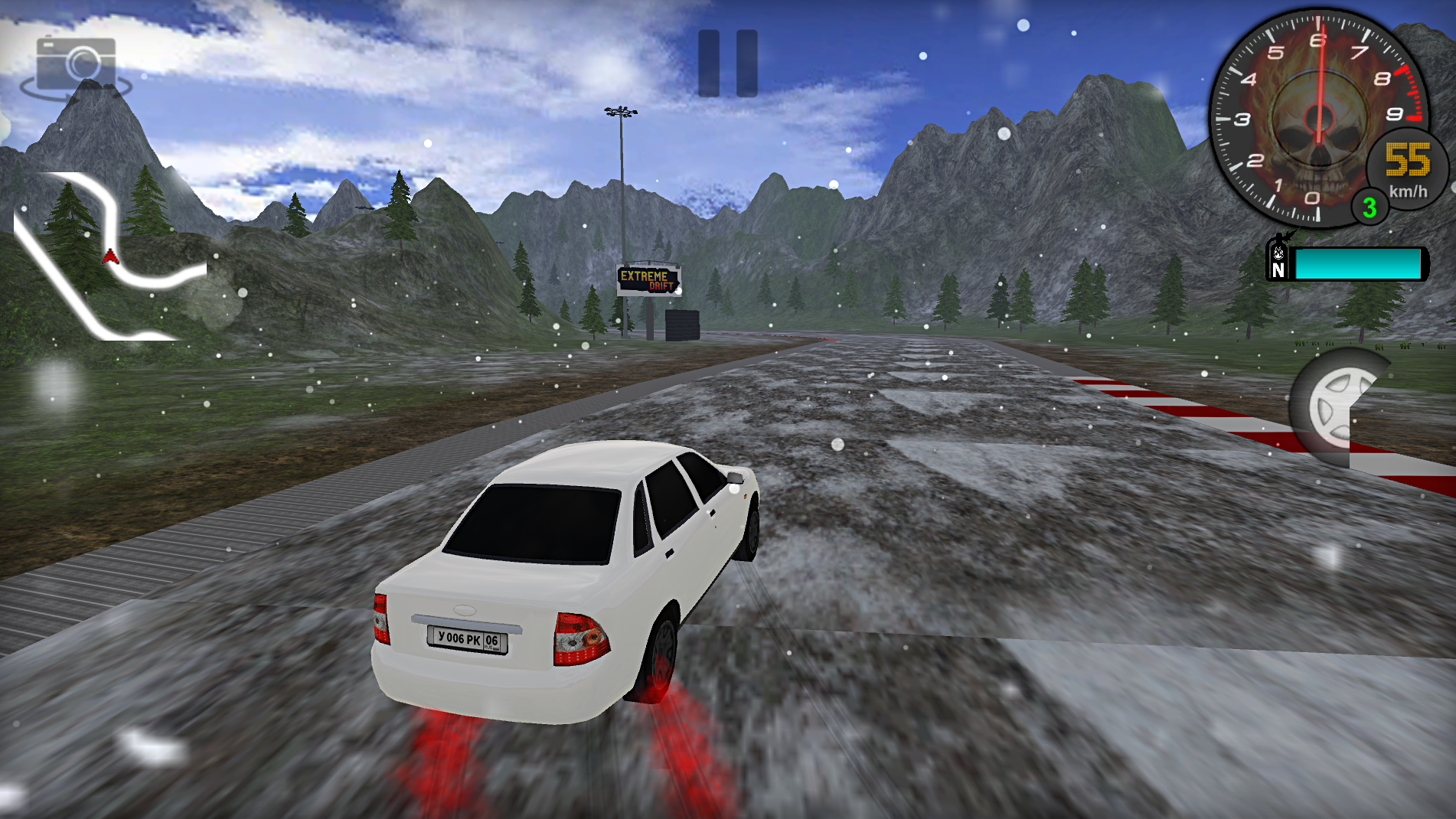Tap the red player arrow on the minimap

pyautogui.click(x=112, y=258)
